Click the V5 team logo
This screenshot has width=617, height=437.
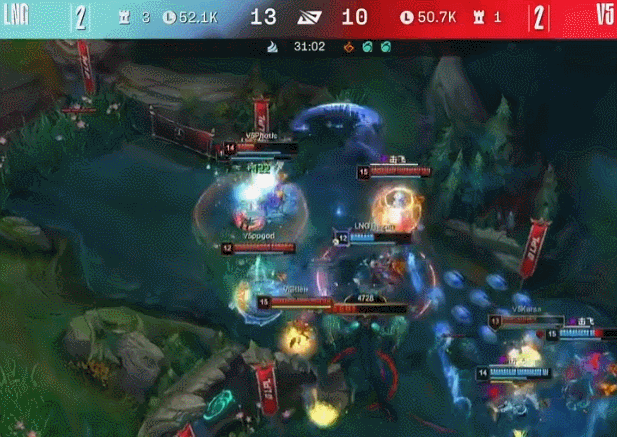tap(603, 15)
